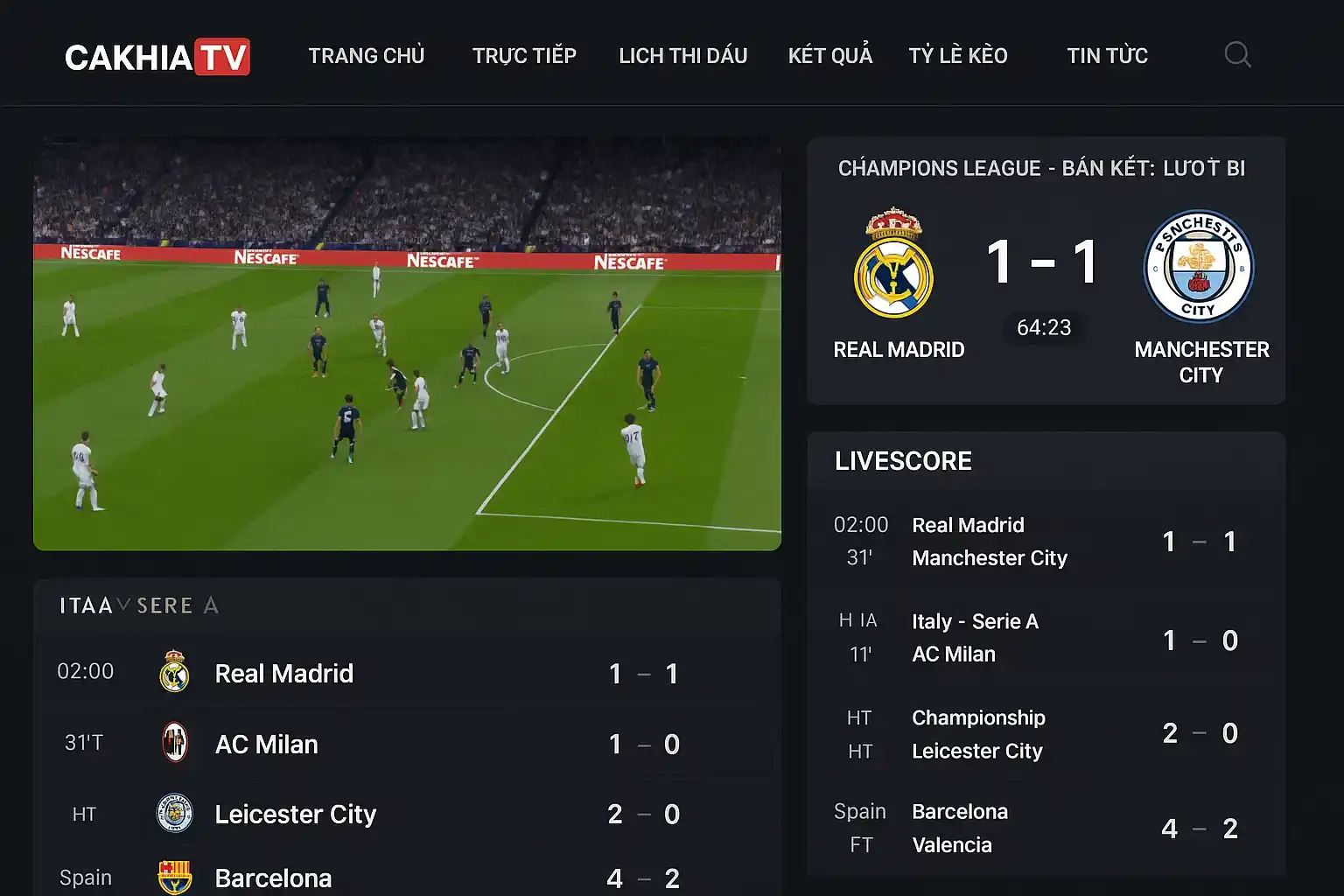
Task: Open Real Madrid vs Manchester City livescore entry
Action: 1041,541
